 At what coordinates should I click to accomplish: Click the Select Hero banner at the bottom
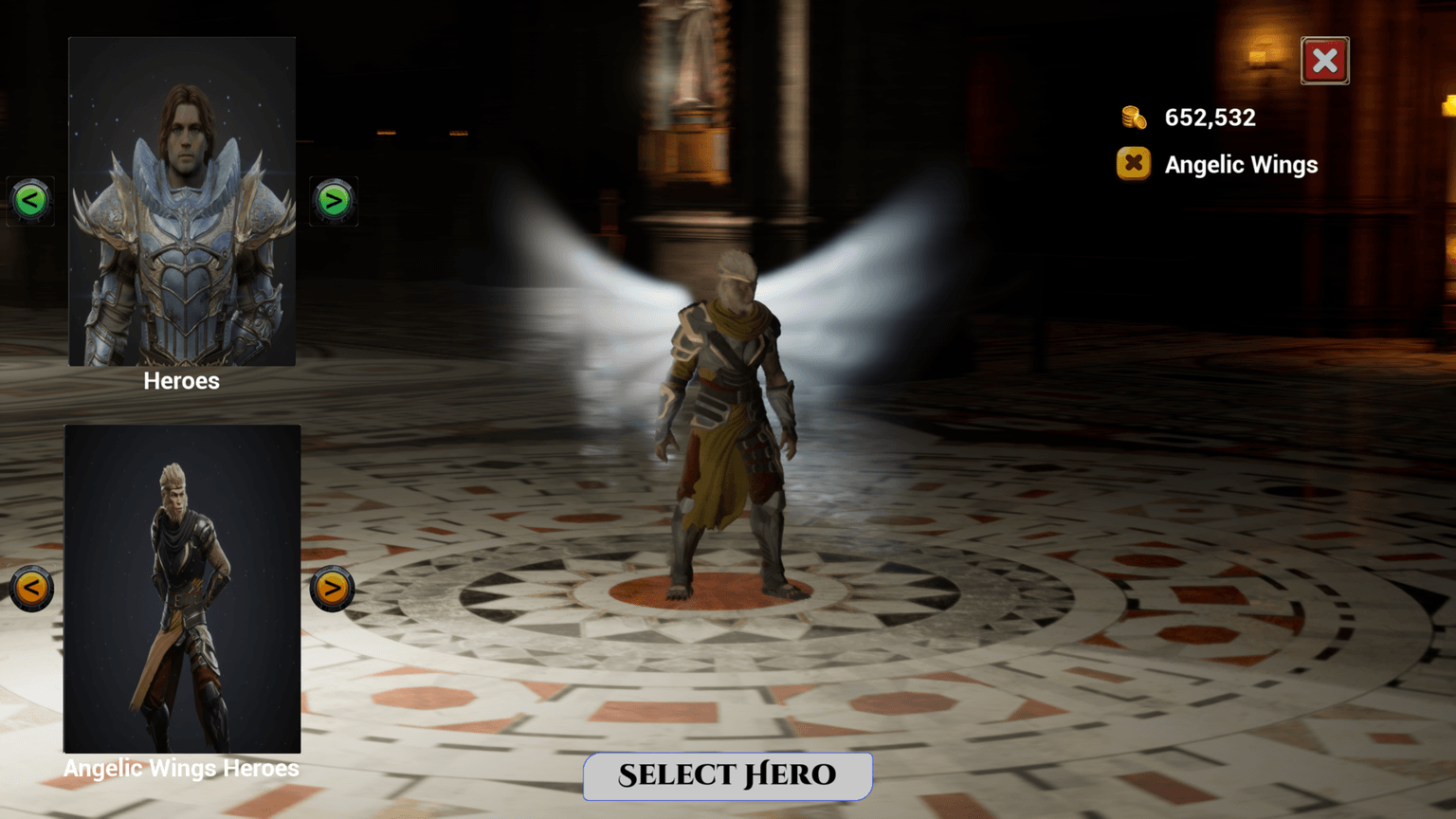[x=727, y=775]
